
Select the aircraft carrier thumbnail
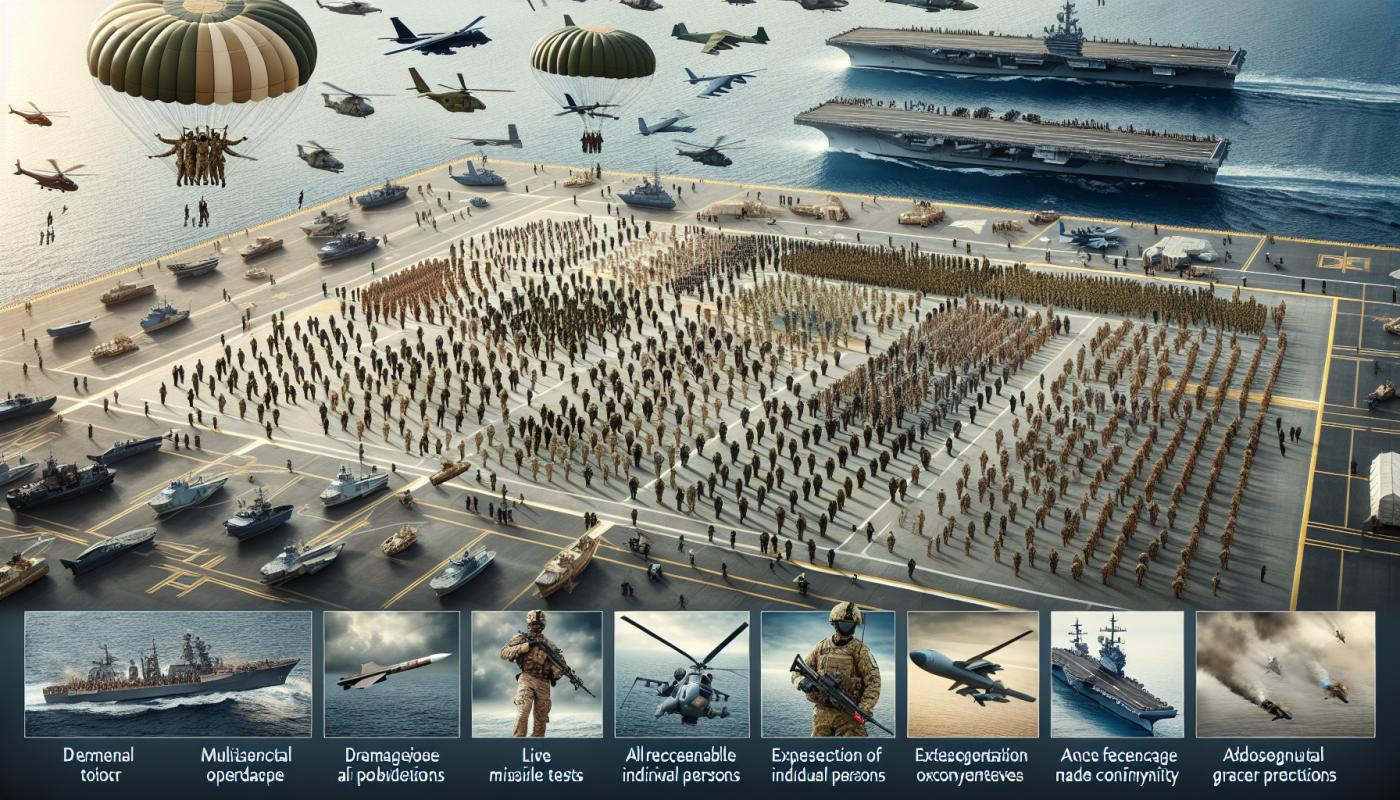tap(1116, 674)
